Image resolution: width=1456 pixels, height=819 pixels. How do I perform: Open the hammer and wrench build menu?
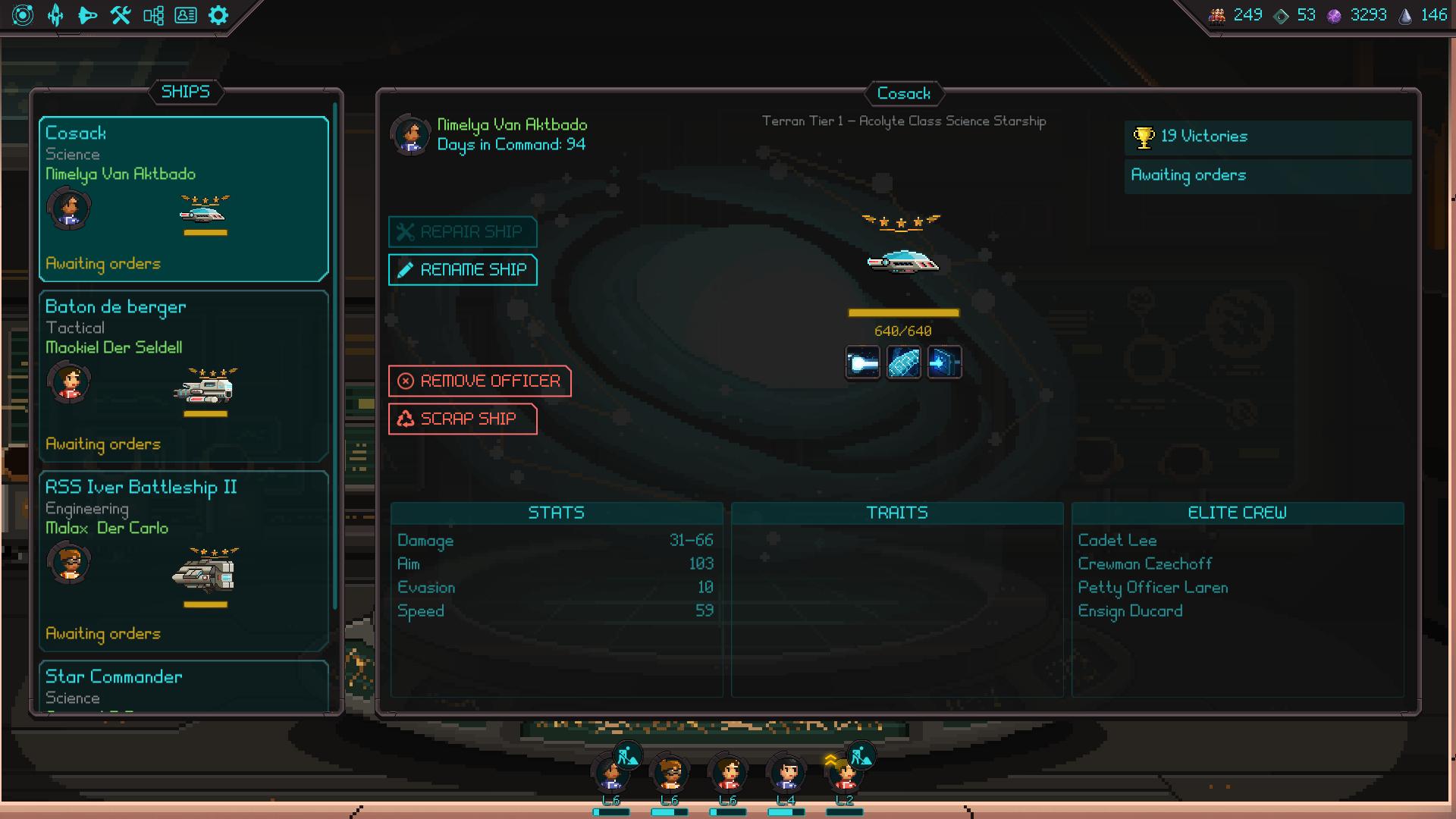pos(121,15)
